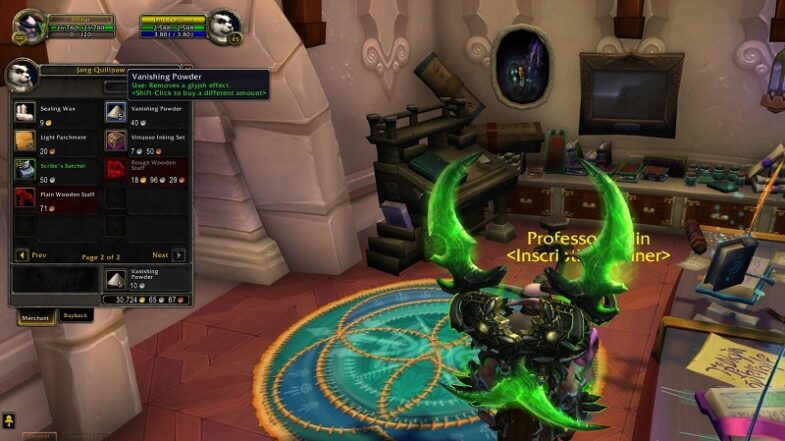This screenshot has height=441, width=785.
Task: Buy back the sold Vanishing Powder
Action: coord(117,279)
